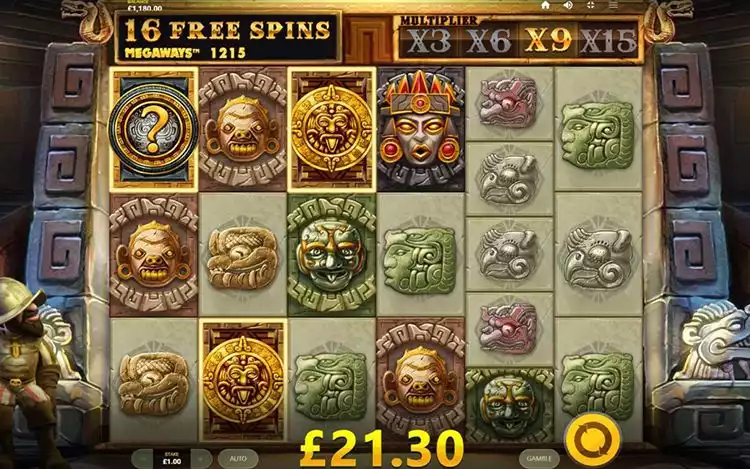750x469 pixels.
Task: Go to the home lobby icon
Action: [x=545, y=5]
